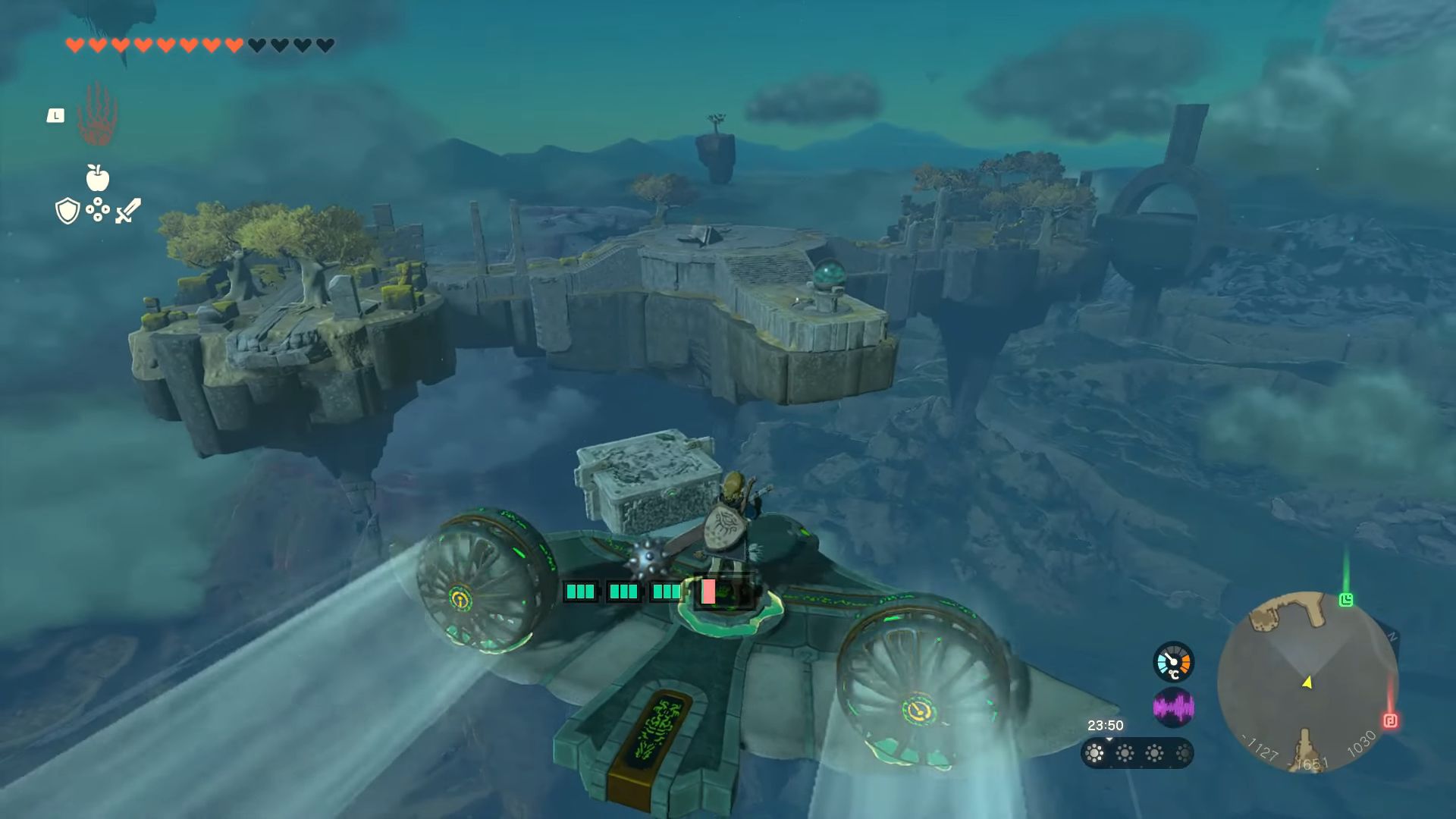Viewport: 1456px width, 819px height.
Task: Open the shield quick-select icon
Action: (x=67, y=211)
